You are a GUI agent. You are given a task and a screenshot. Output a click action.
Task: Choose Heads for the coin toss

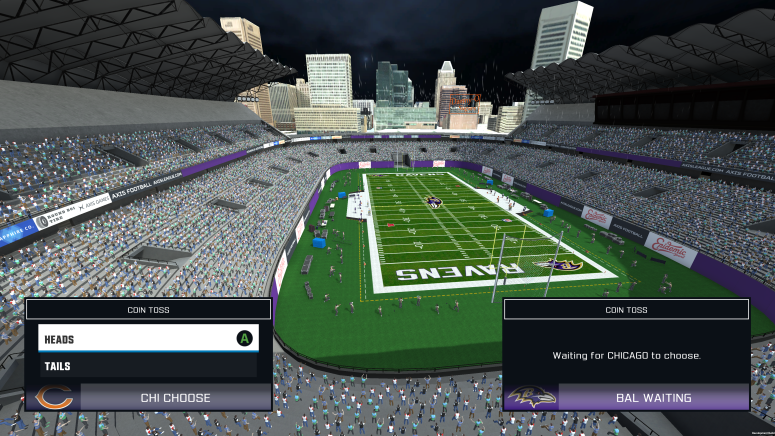[148, 339]
